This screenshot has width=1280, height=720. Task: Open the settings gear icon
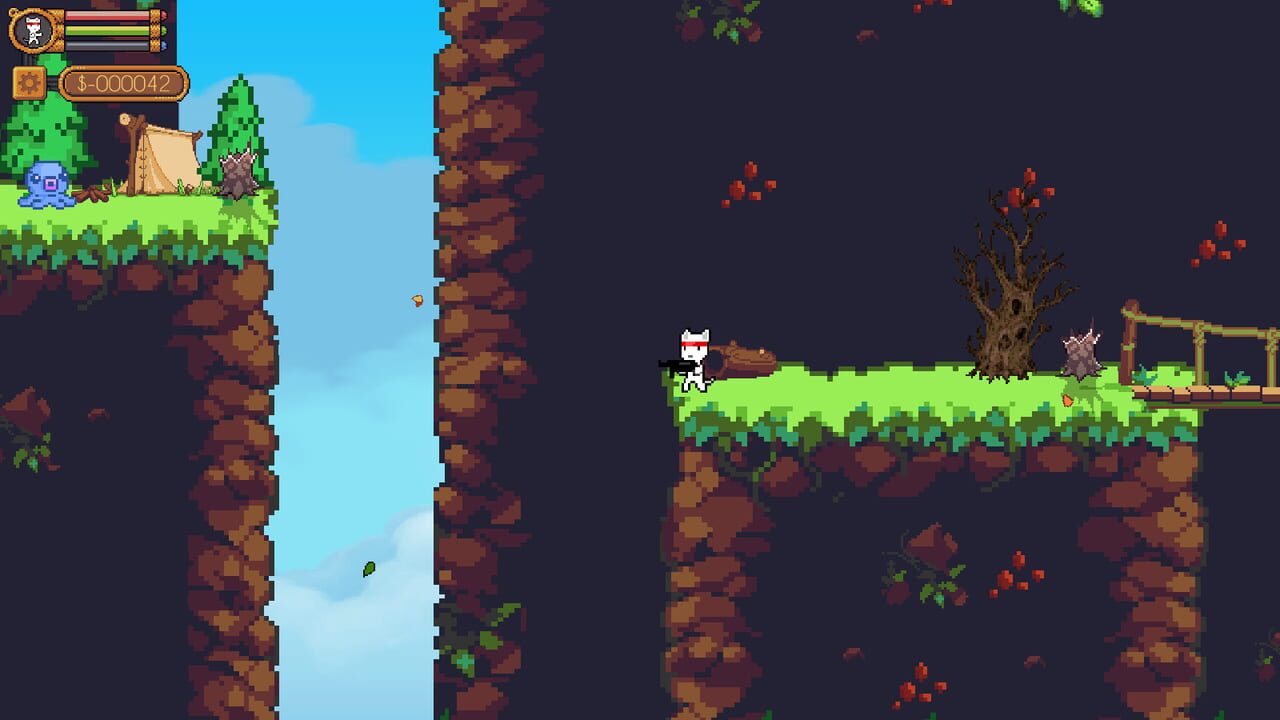(27, 83)
